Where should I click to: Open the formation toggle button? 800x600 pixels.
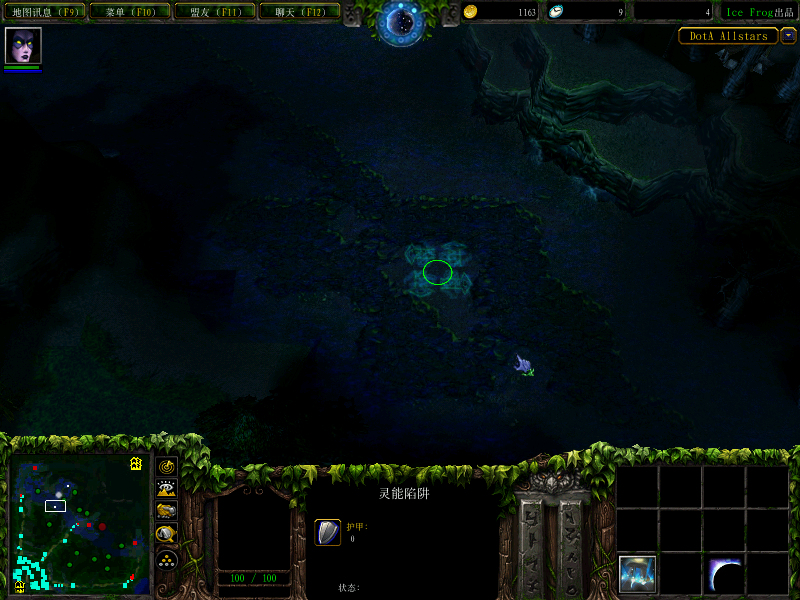point(167,559)
